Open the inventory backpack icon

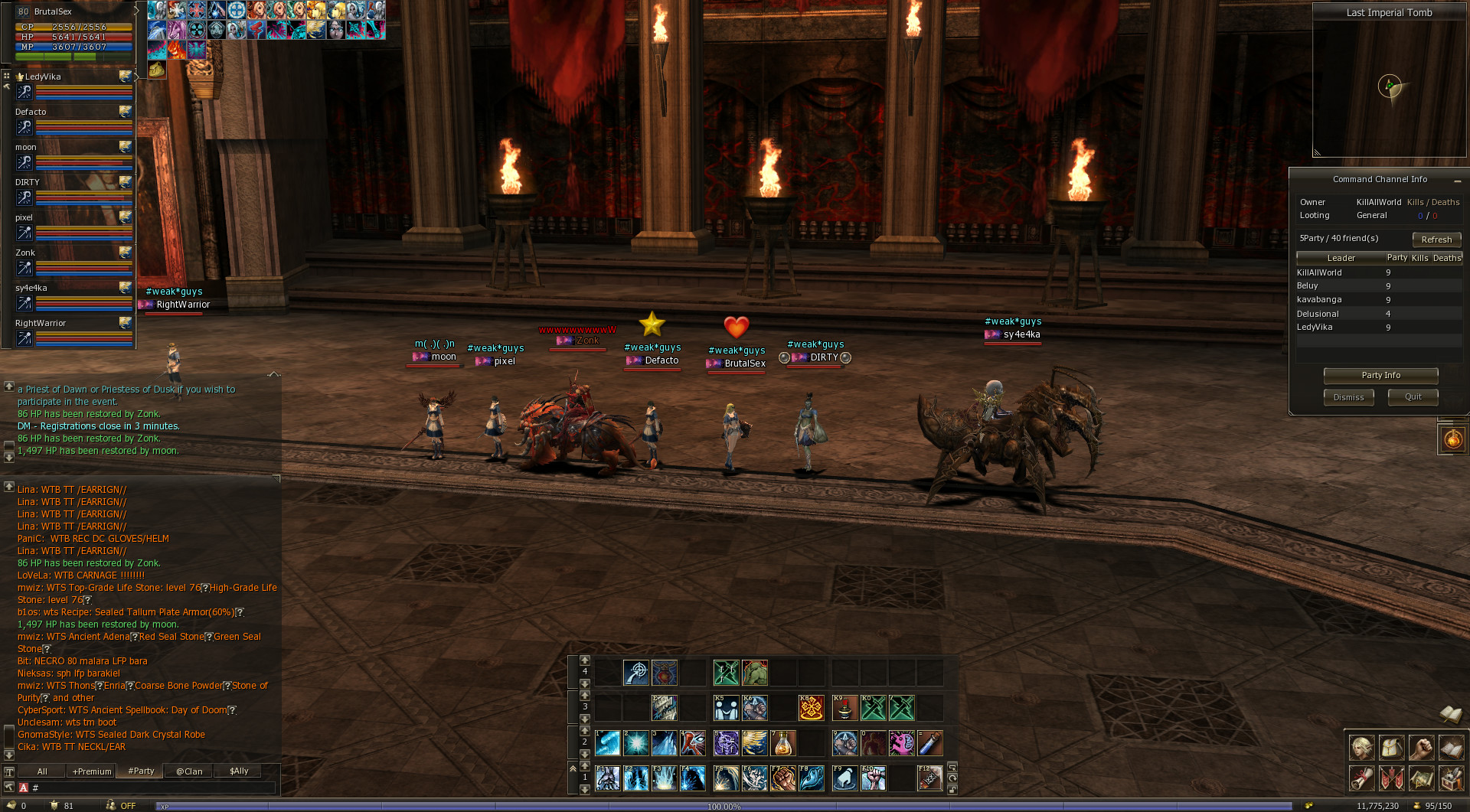tap(1391, 748)
